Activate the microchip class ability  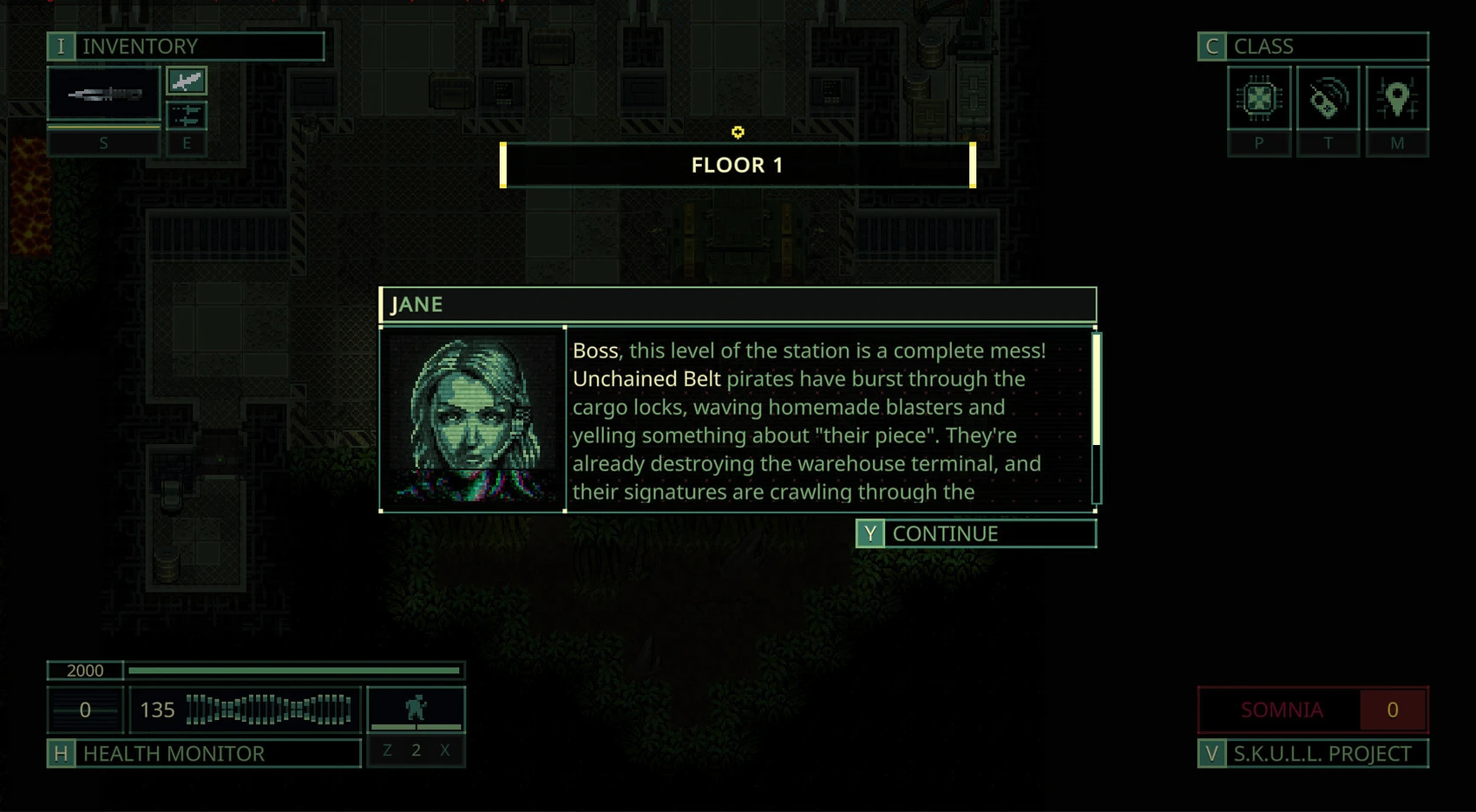click(1259, 99)
